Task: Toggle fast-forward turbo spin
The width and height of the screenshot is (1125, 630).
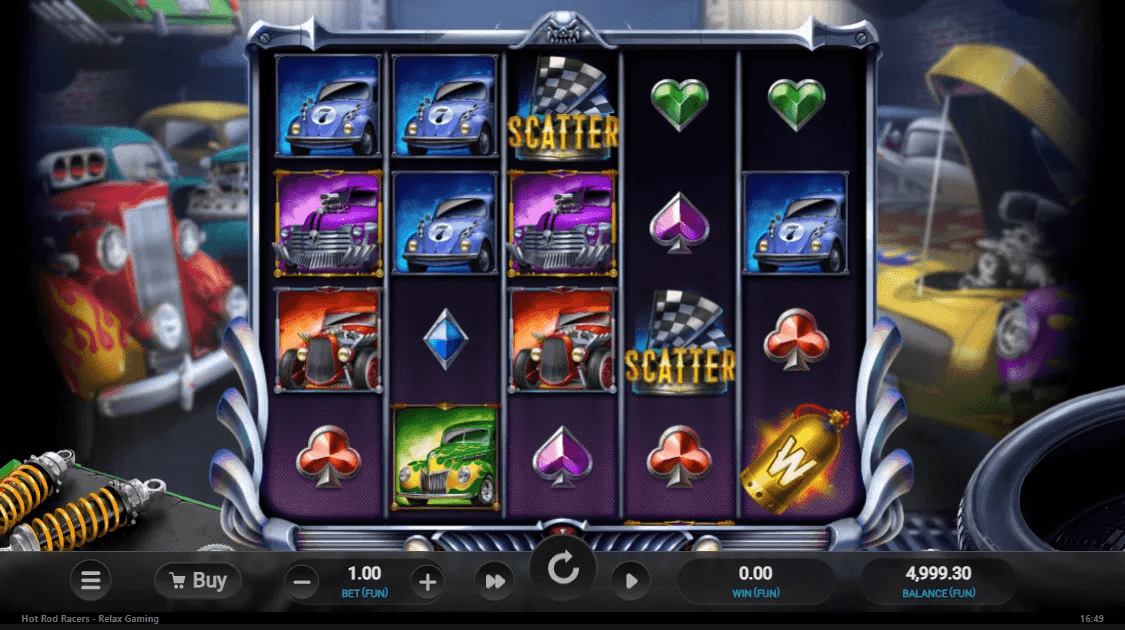Action: pyautogui.click(x=494, y=581)
